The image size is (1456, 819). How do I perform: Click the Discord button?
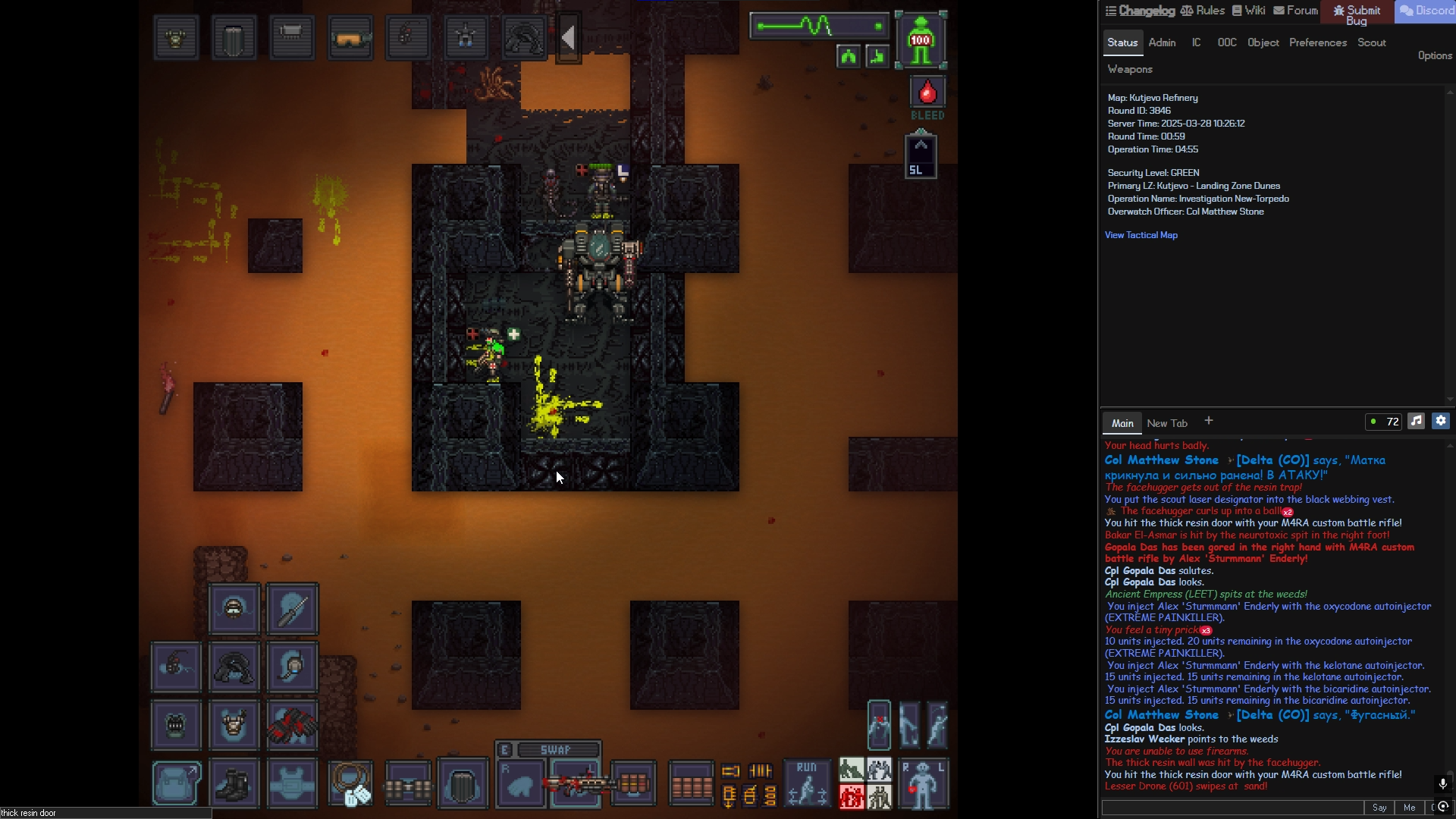pyautogui.click(x=1426, y=11)
